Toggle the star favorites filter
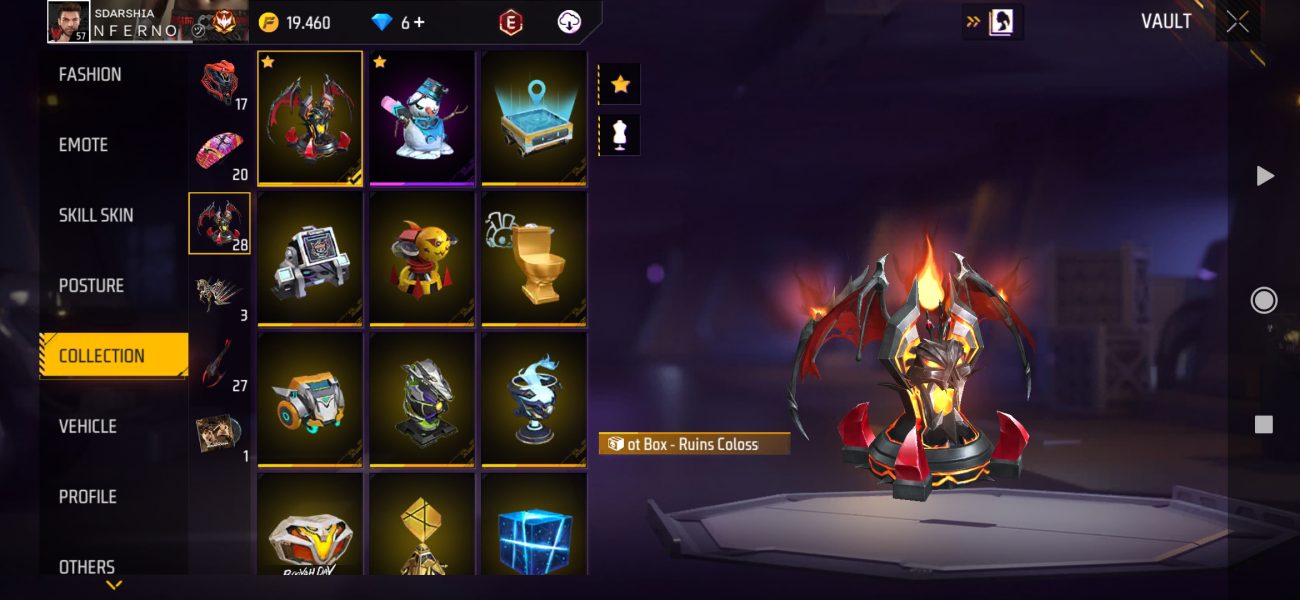Screen dimensions: 1300x600 [x=620, y=84]
